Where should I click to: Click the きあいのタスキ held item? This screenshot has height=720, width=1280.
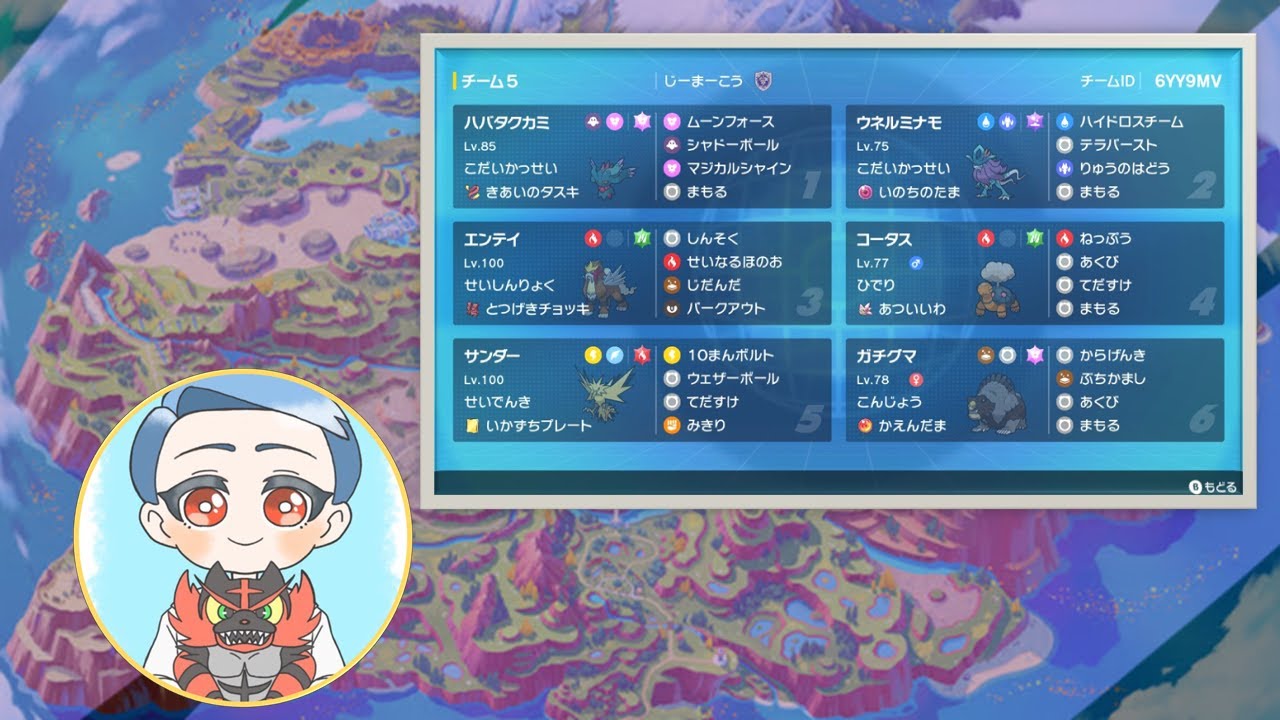[523, 192]
